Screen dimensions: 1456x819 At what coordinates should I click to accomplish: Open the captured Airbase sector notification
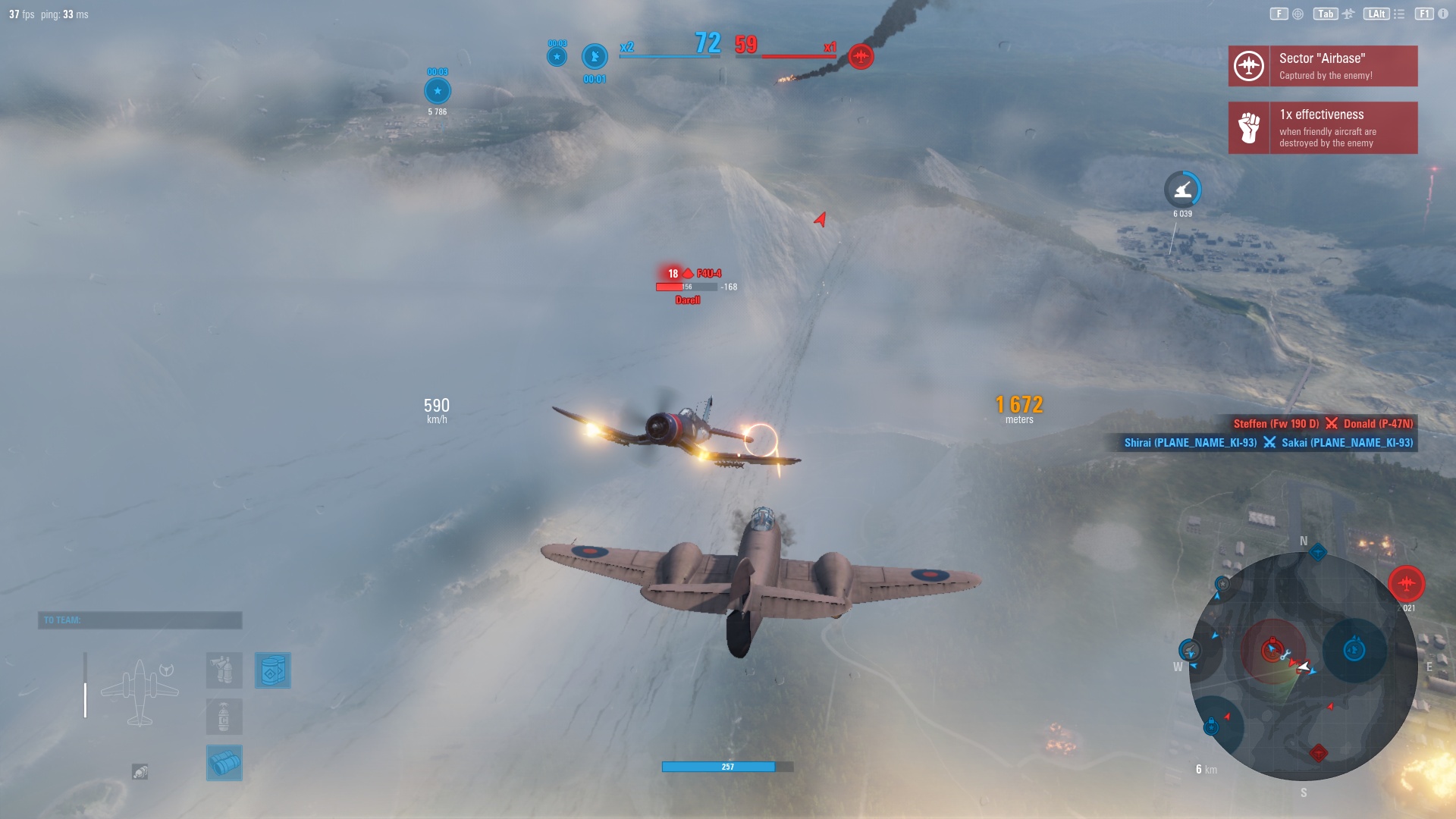tap(1342, 66)
